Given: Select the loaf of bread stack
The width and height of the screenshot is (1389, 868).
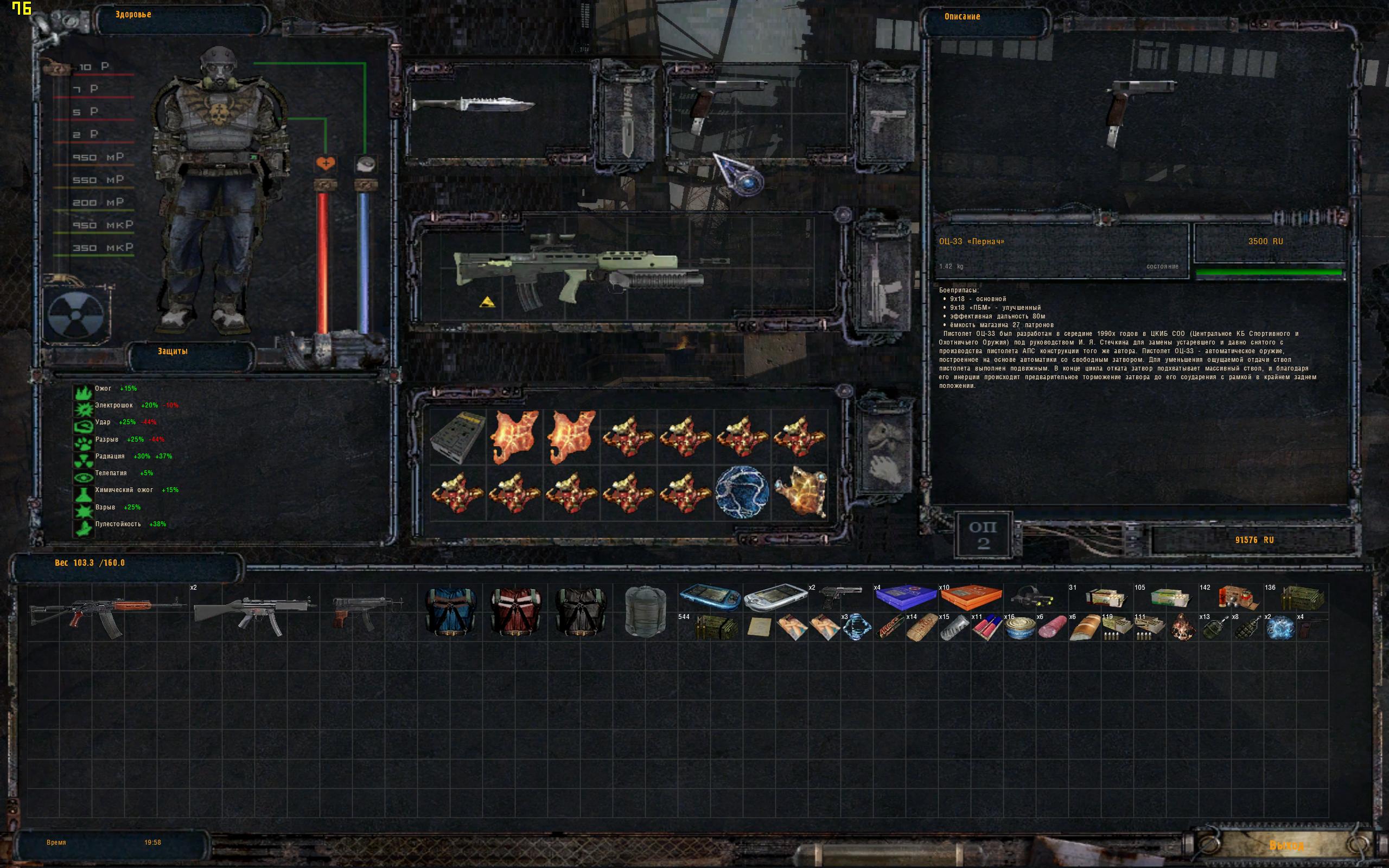Looking at the screenshot, I should point(1084,629).
